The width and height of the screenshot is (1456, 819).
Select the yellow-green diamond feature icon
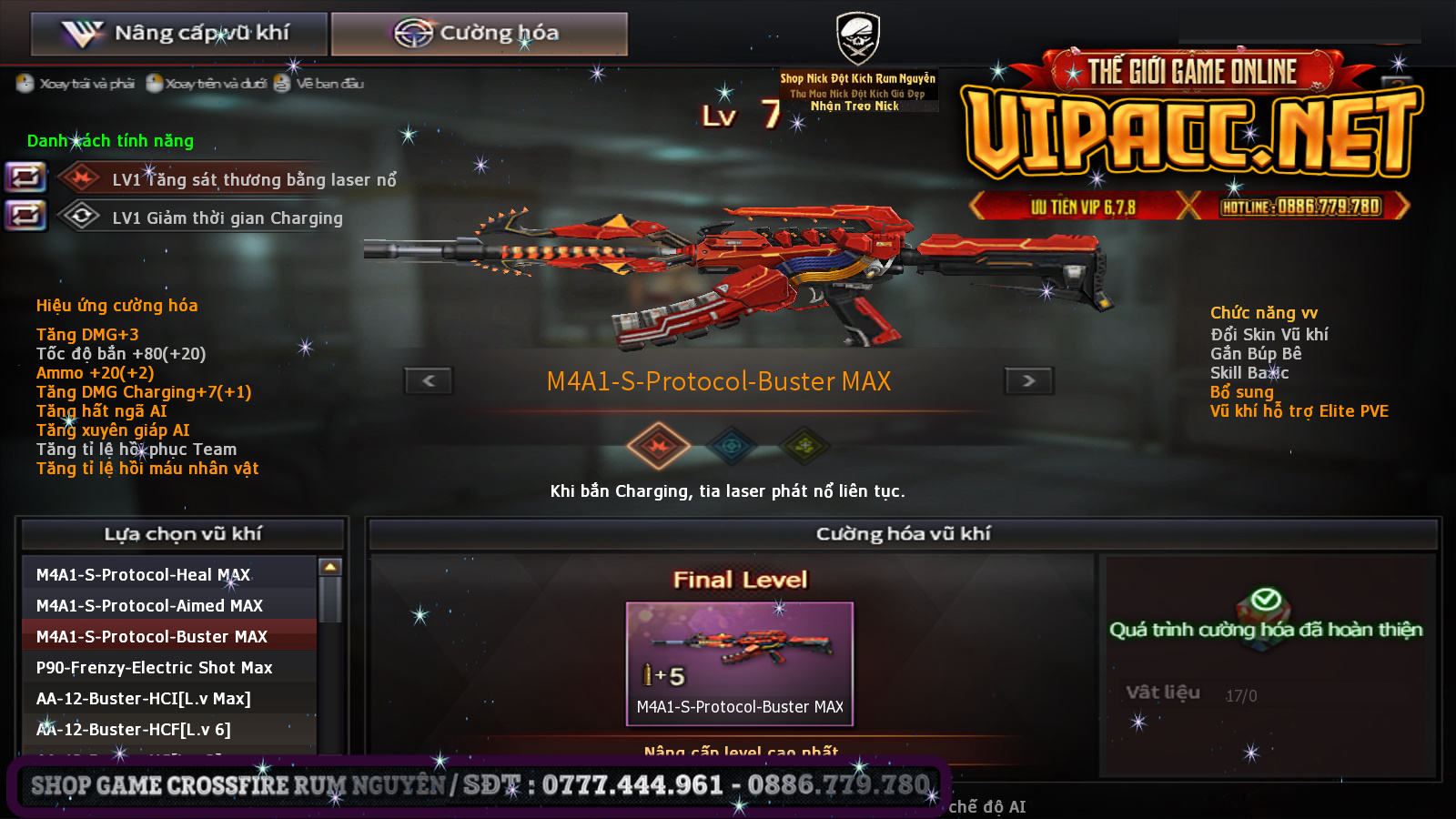(x=804, y=446)
